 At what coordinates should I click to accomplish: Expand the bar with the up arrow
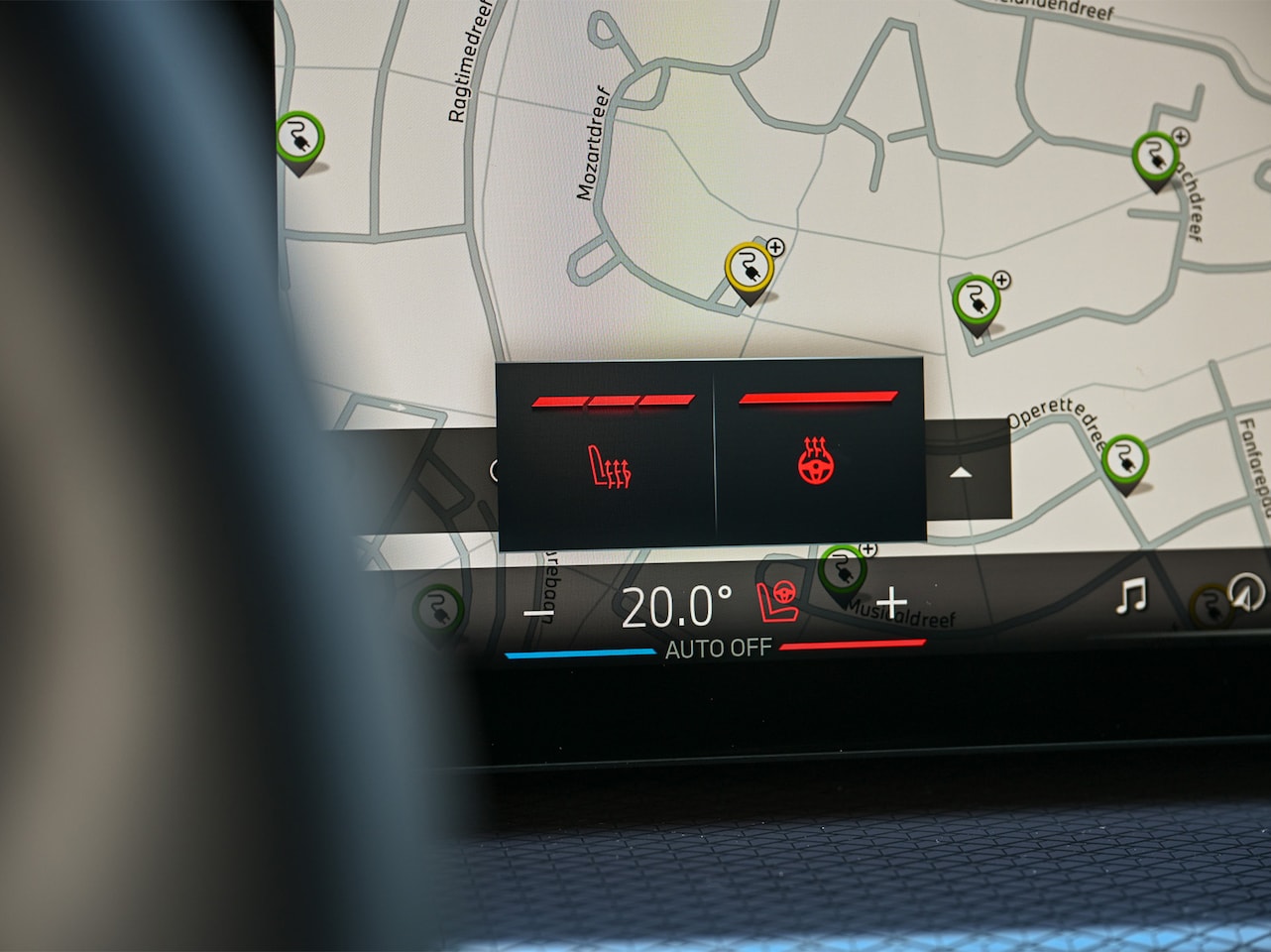pos(960,472)
